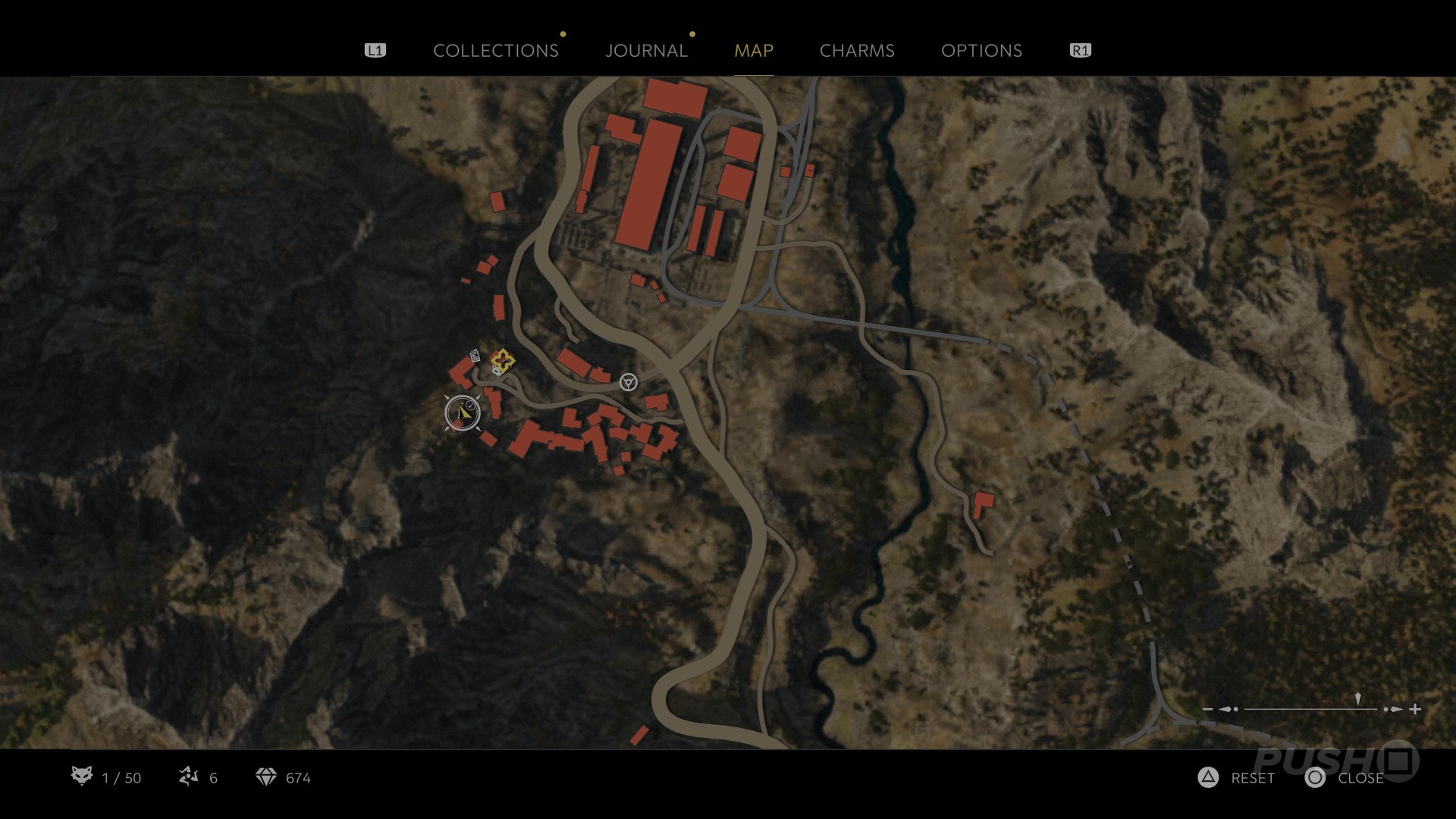Select the yellow quatrefoil objective marker
1456x819 pixels.
502,359
